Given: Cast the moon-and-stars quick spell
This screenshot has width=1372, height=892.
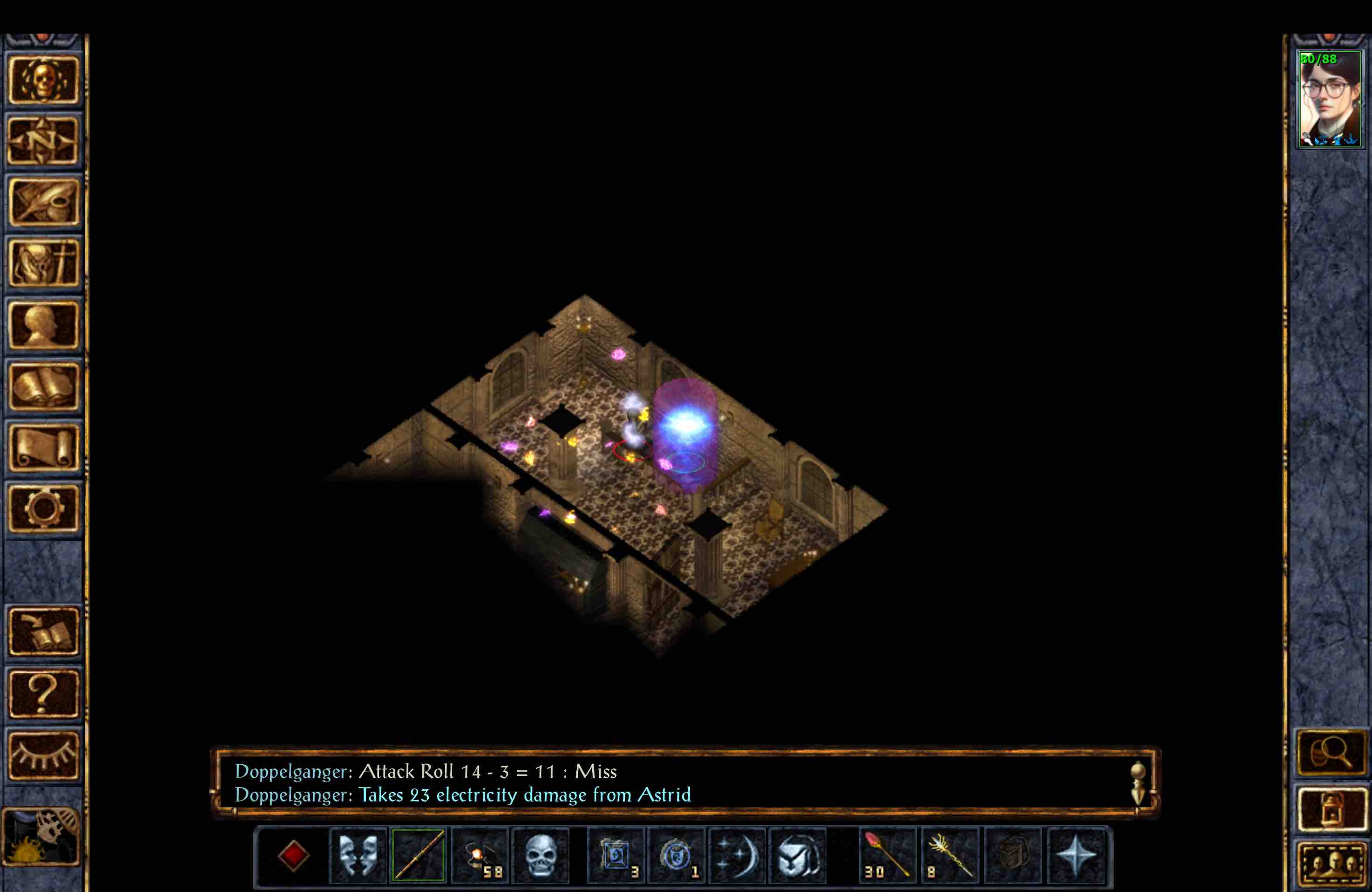Looking at the screenshot, I should [737, 856].
